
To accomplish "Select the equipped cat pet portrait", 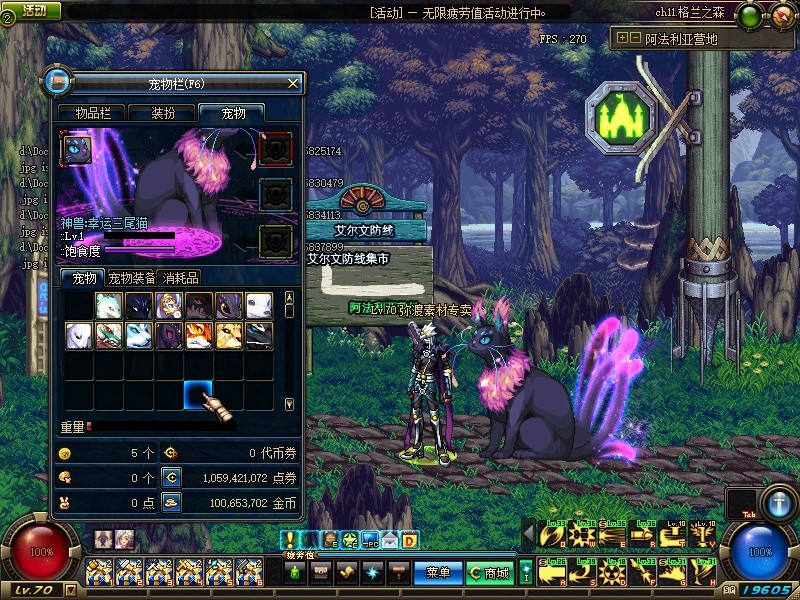I will tap(76, 149).
